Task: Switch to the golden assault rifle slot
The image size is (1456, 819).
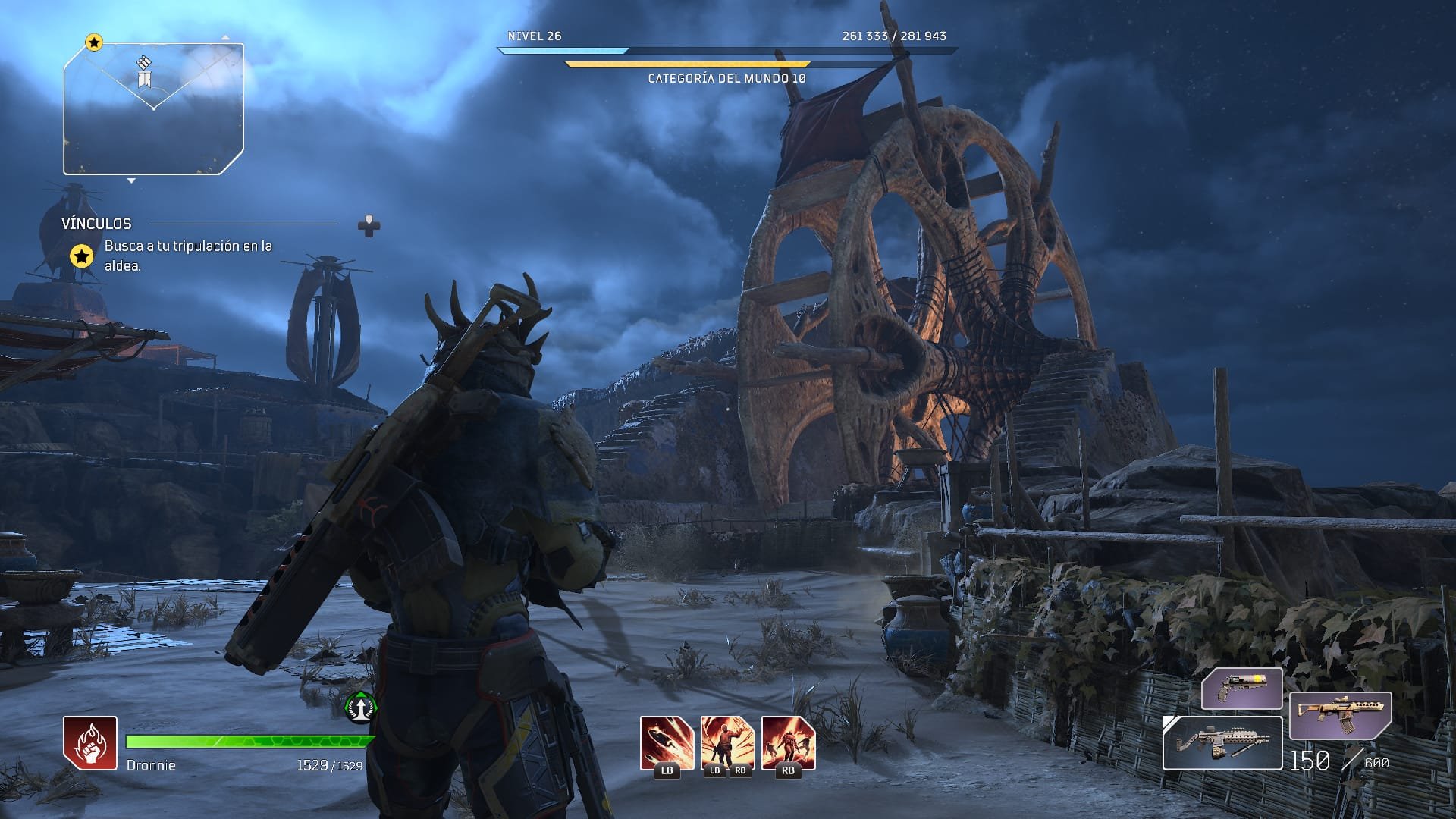Action: point(1340,715)
